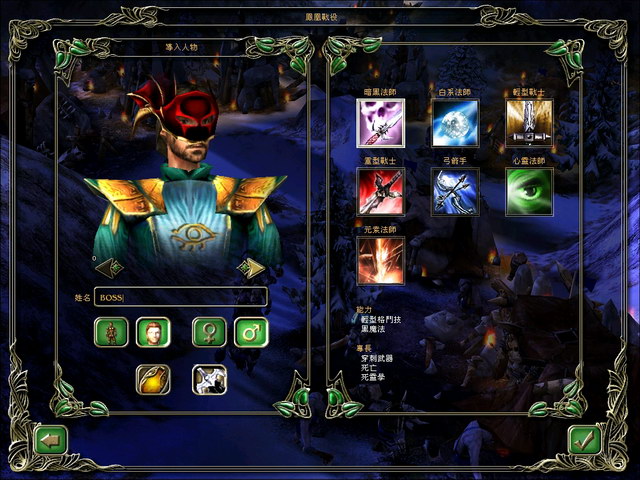Pick the 心靈法師 mind mage green eye

529,191
